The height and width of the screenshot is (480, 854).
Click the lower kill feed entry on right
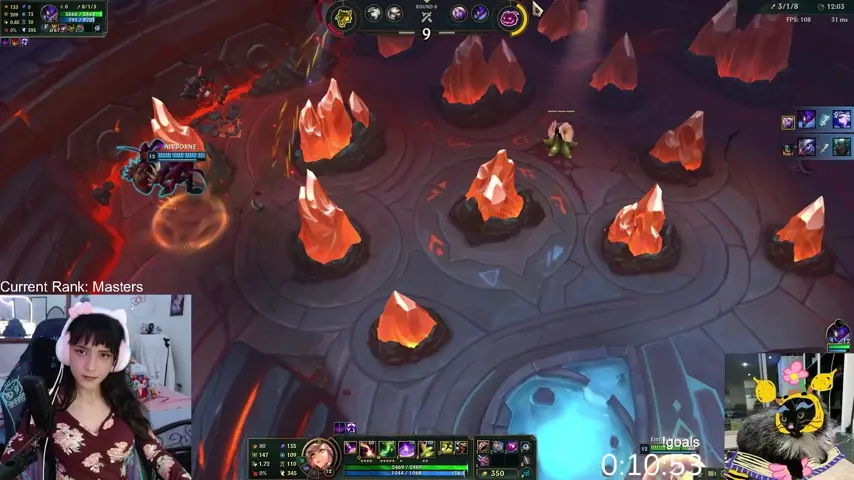(817, 147)
